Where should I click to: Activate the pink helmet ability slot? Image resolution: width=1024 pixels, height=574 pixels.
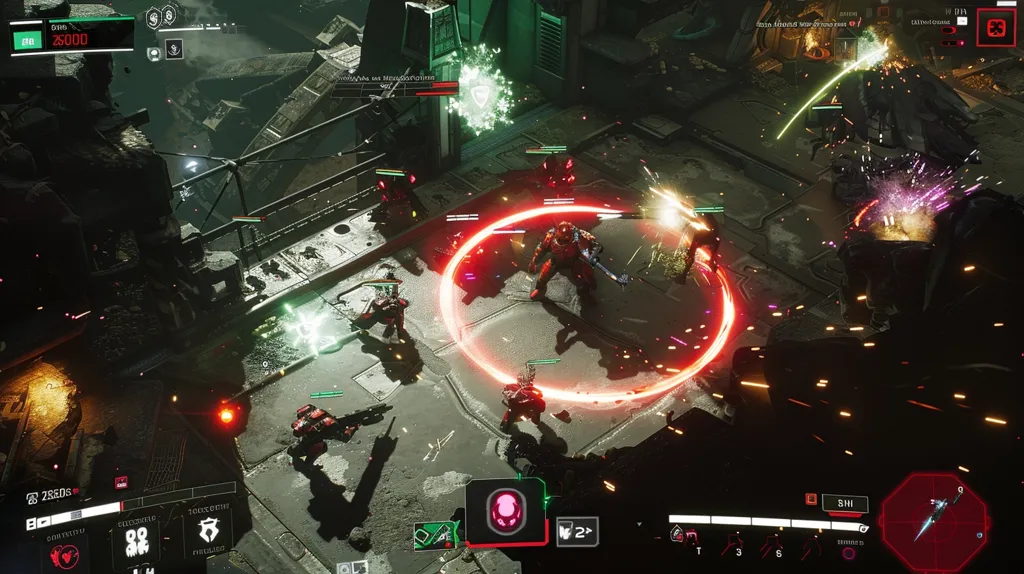[x=505, y=512]
